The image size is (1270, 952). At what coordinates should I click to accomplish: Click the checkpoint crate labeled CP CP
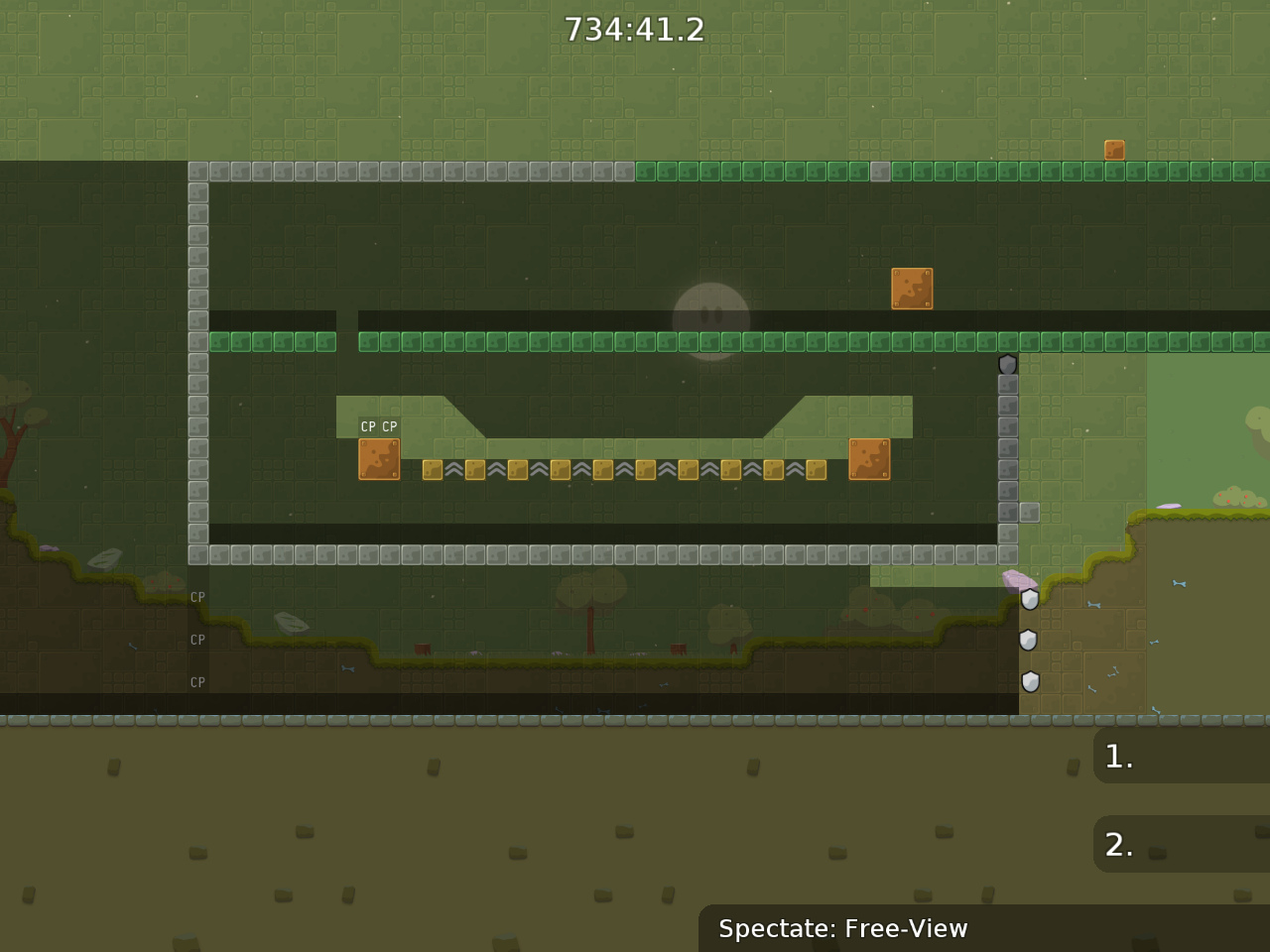(x=379, y=457)
